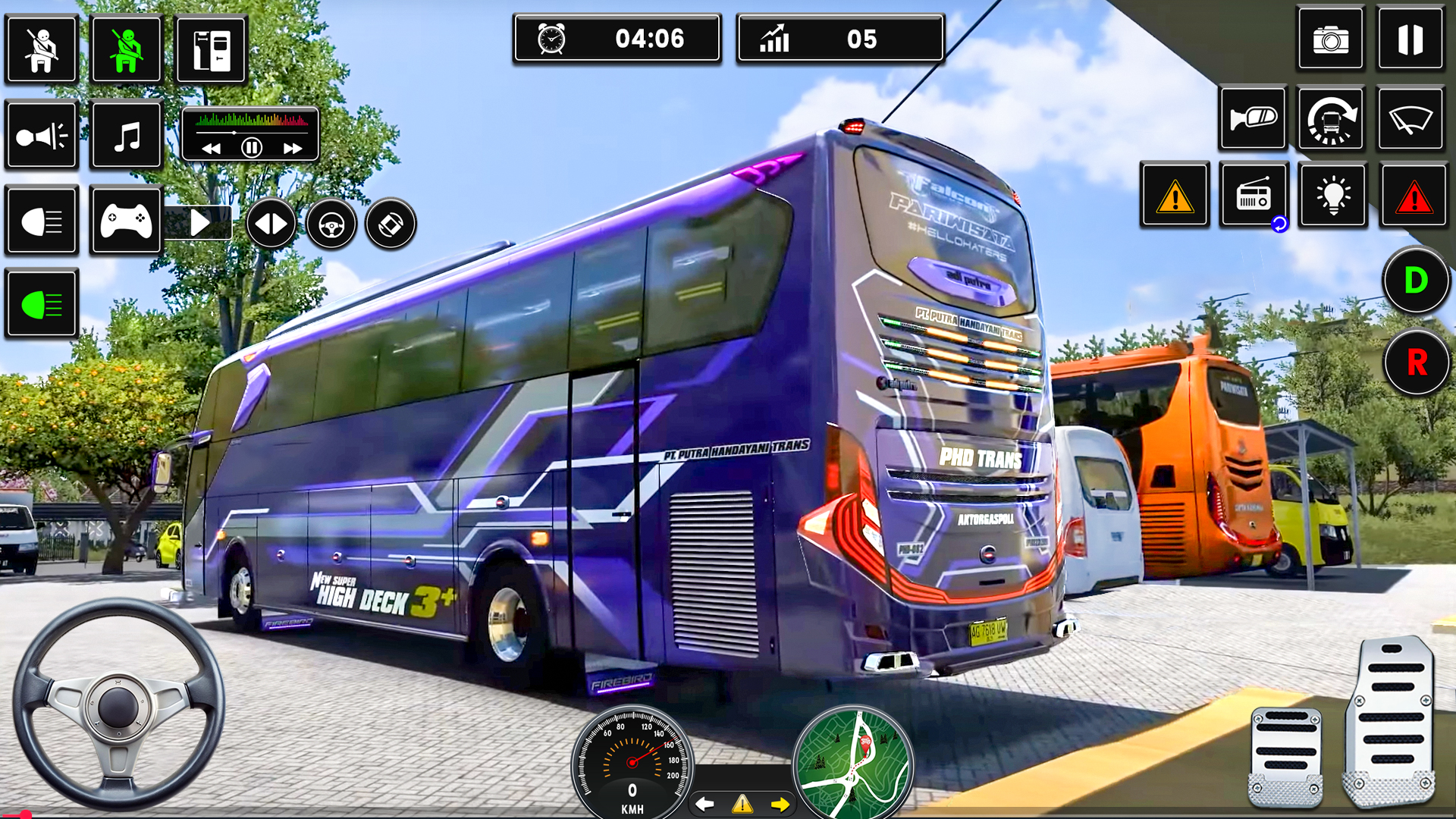This screenshot has width=1456, height=819.
Task: Open the circular minimap
Action: [x=852, y=762]
